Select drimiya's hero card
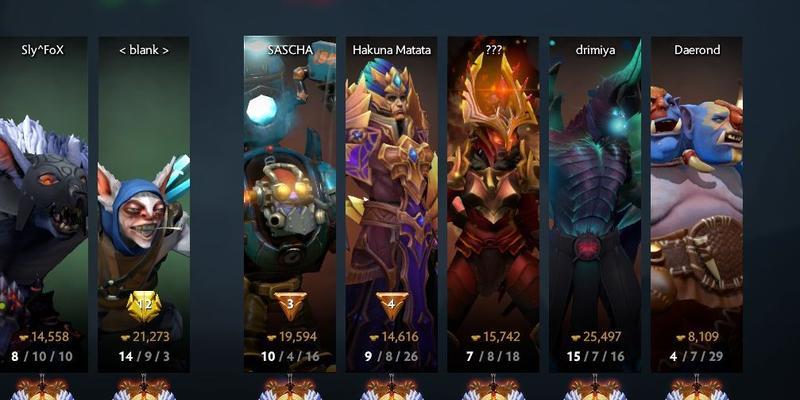Viewport: 800px width, 400px height. (x=595, y=200)
